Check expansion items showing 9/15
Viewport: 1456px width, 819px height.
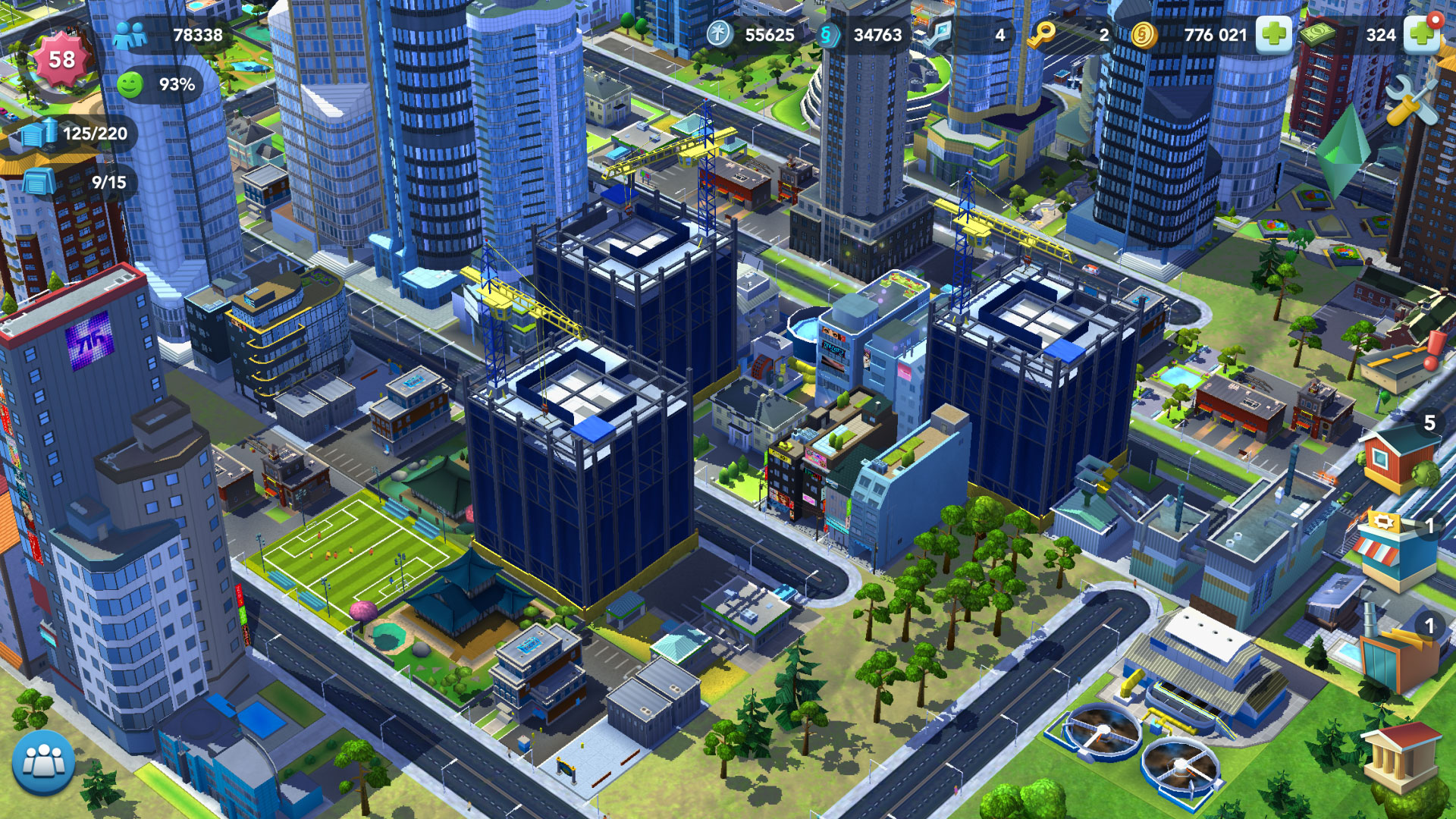click(x=34, y=182)
